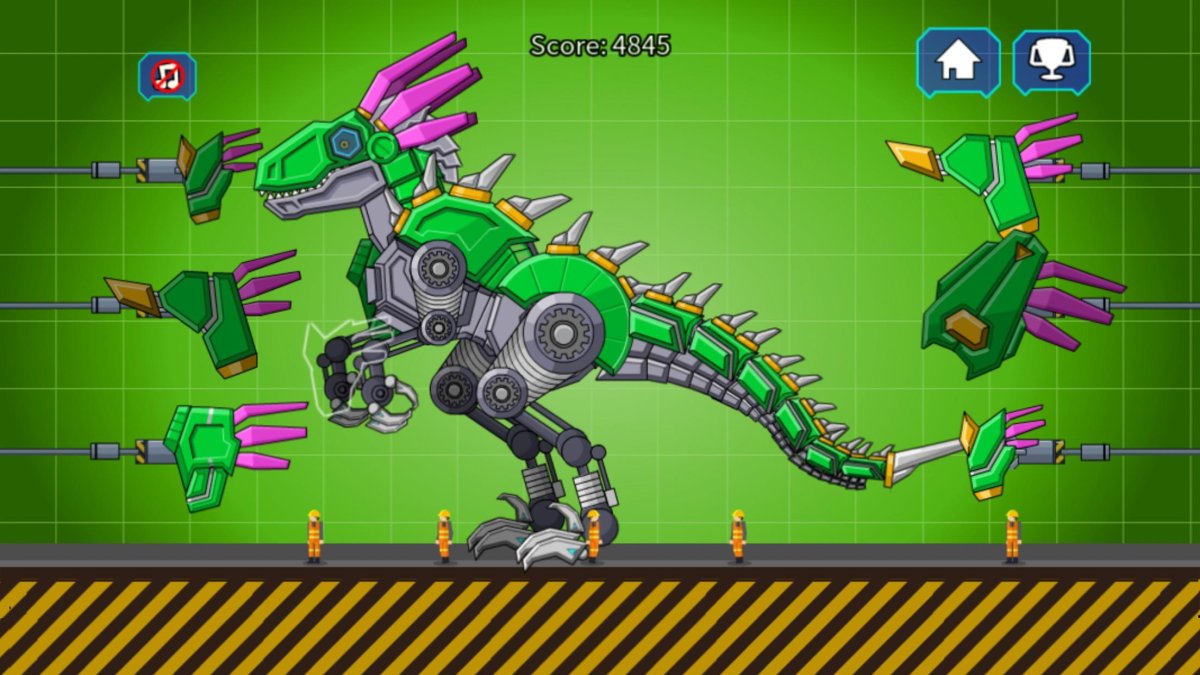Open the trophy achievements screen
The width and height of the screenshot is (1200, 675).
(x=1051, y=62)
